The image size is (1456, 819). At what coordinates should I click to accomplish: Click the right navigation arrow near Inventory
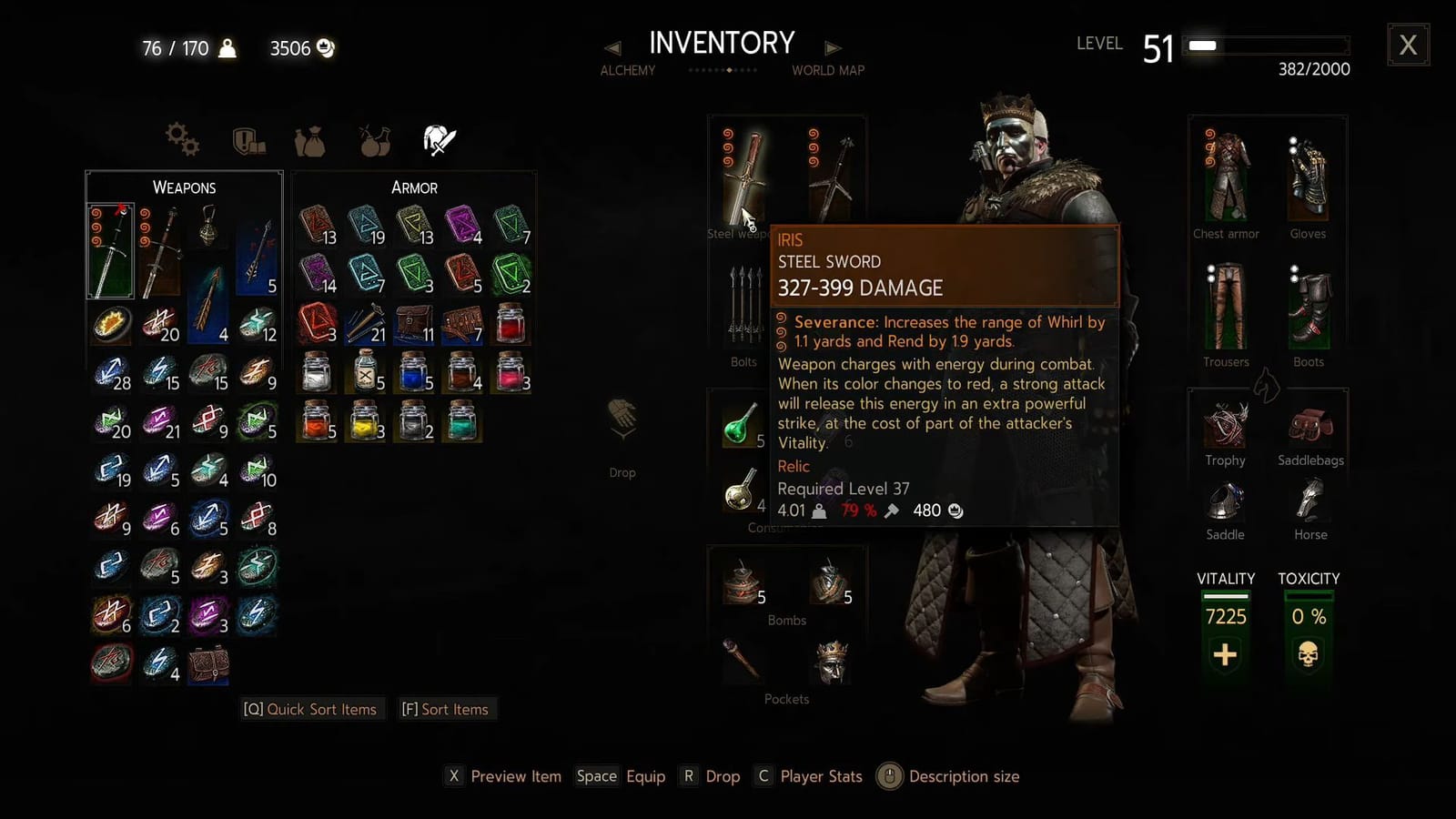pyautogui.click(x=834, y=48)
